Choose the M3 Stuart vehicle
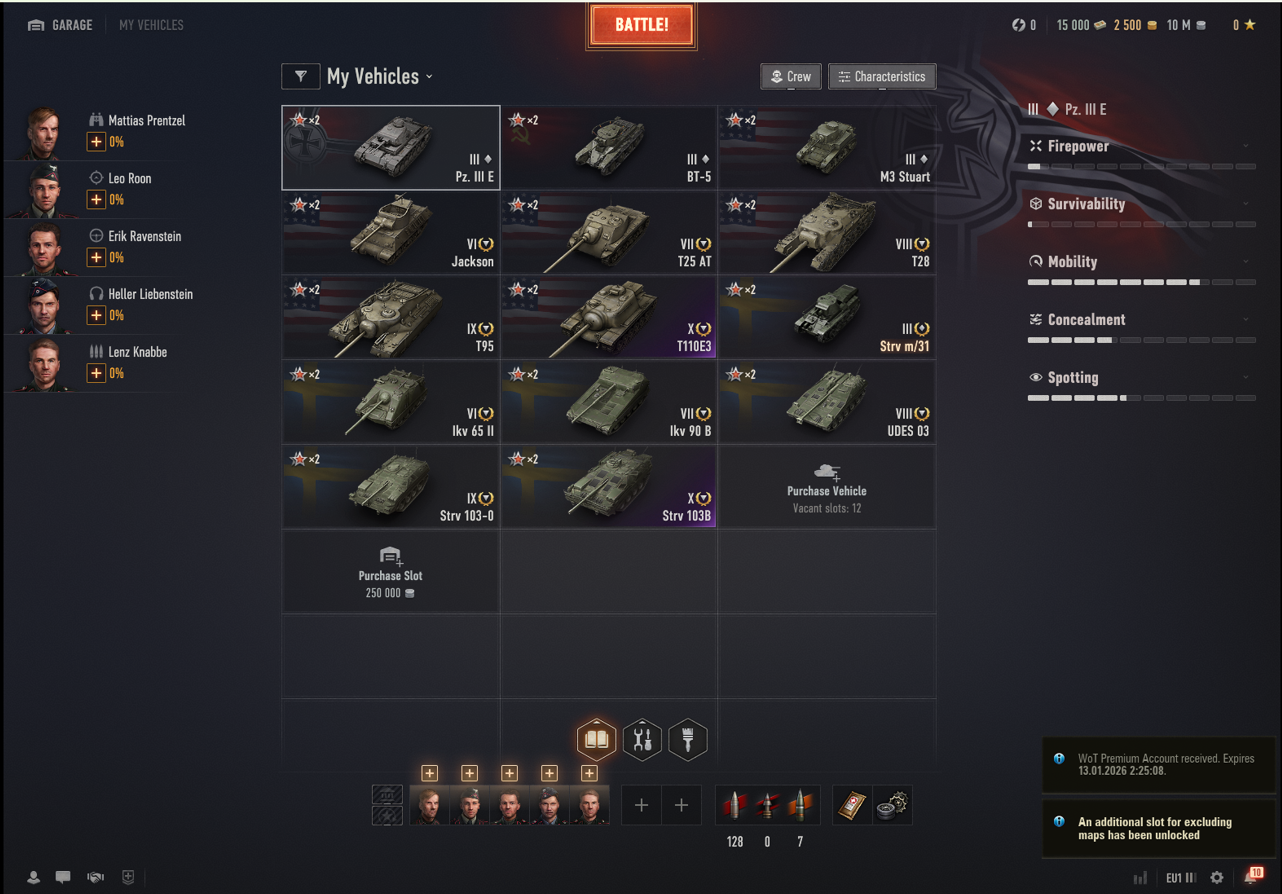Screen dimensions: 1282x894 pyautogui.click(x=826, y=148)
